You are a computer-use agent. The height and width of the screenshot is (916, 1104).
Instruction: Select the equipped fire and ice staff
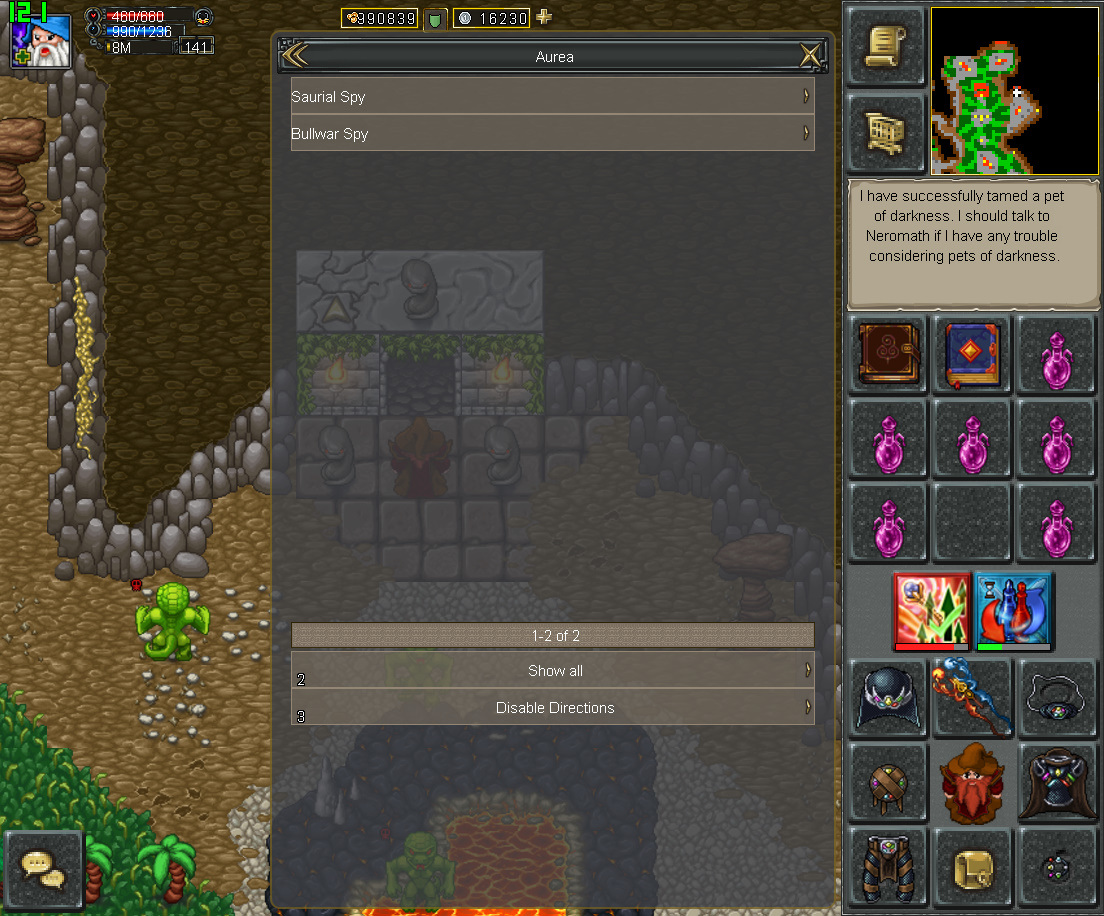pos(972,696)
